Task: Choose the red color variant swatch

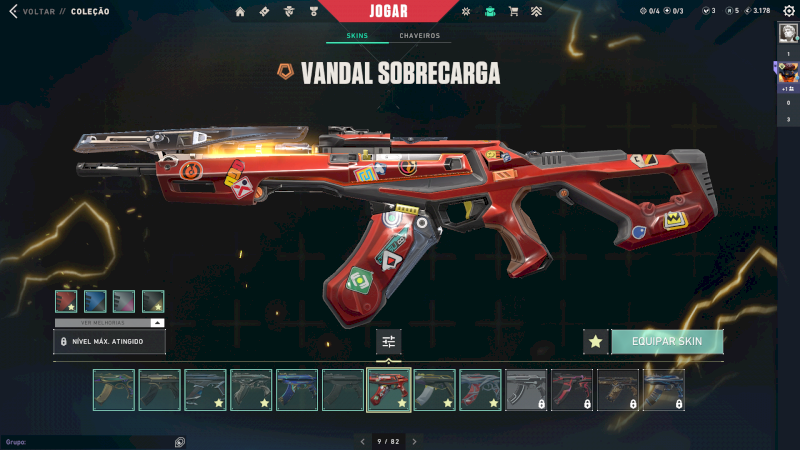Action: pos(66,300)
